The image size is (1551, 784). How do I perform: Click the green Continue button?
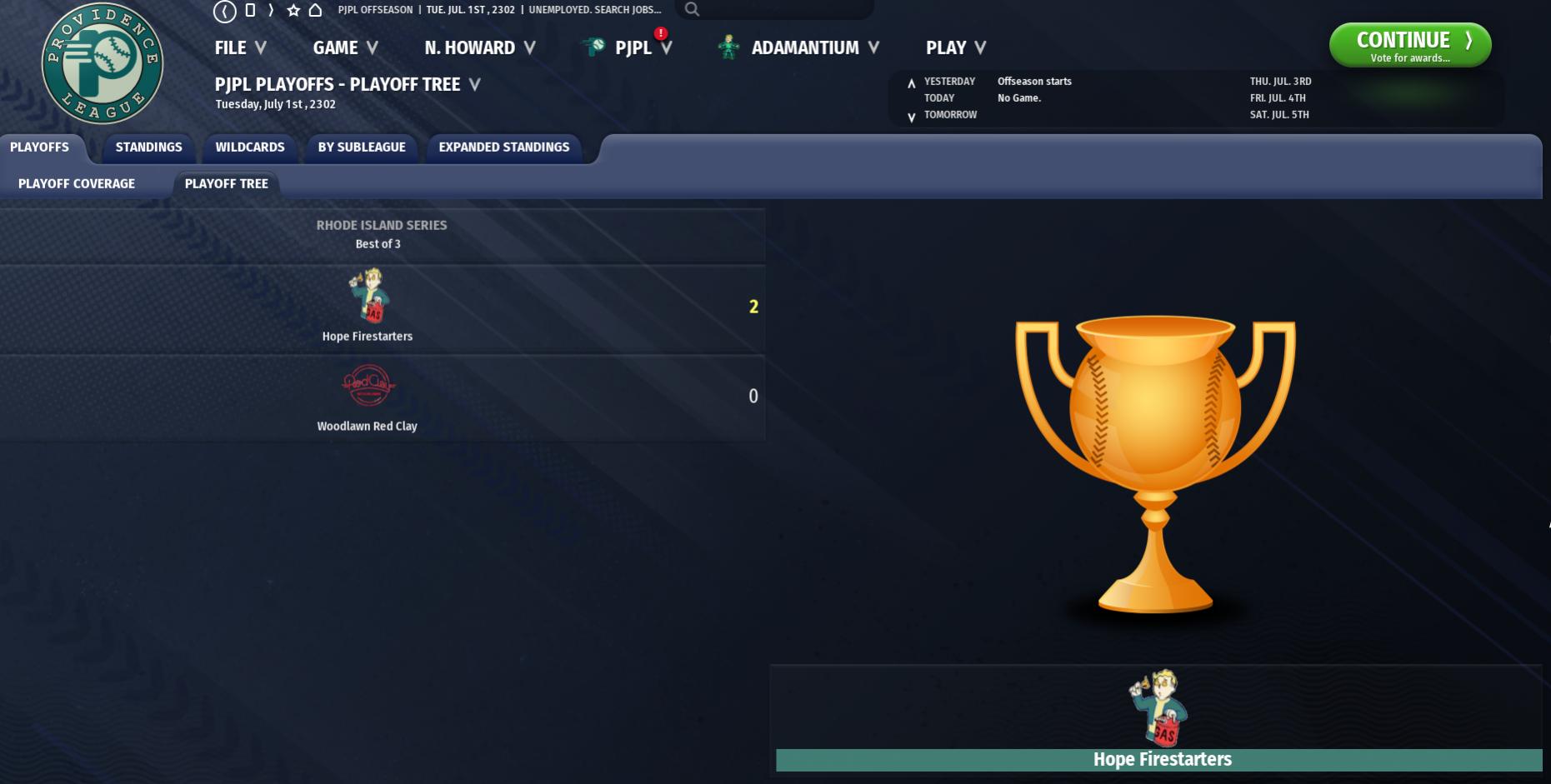pyautogui.click(x=1409, y=45)
